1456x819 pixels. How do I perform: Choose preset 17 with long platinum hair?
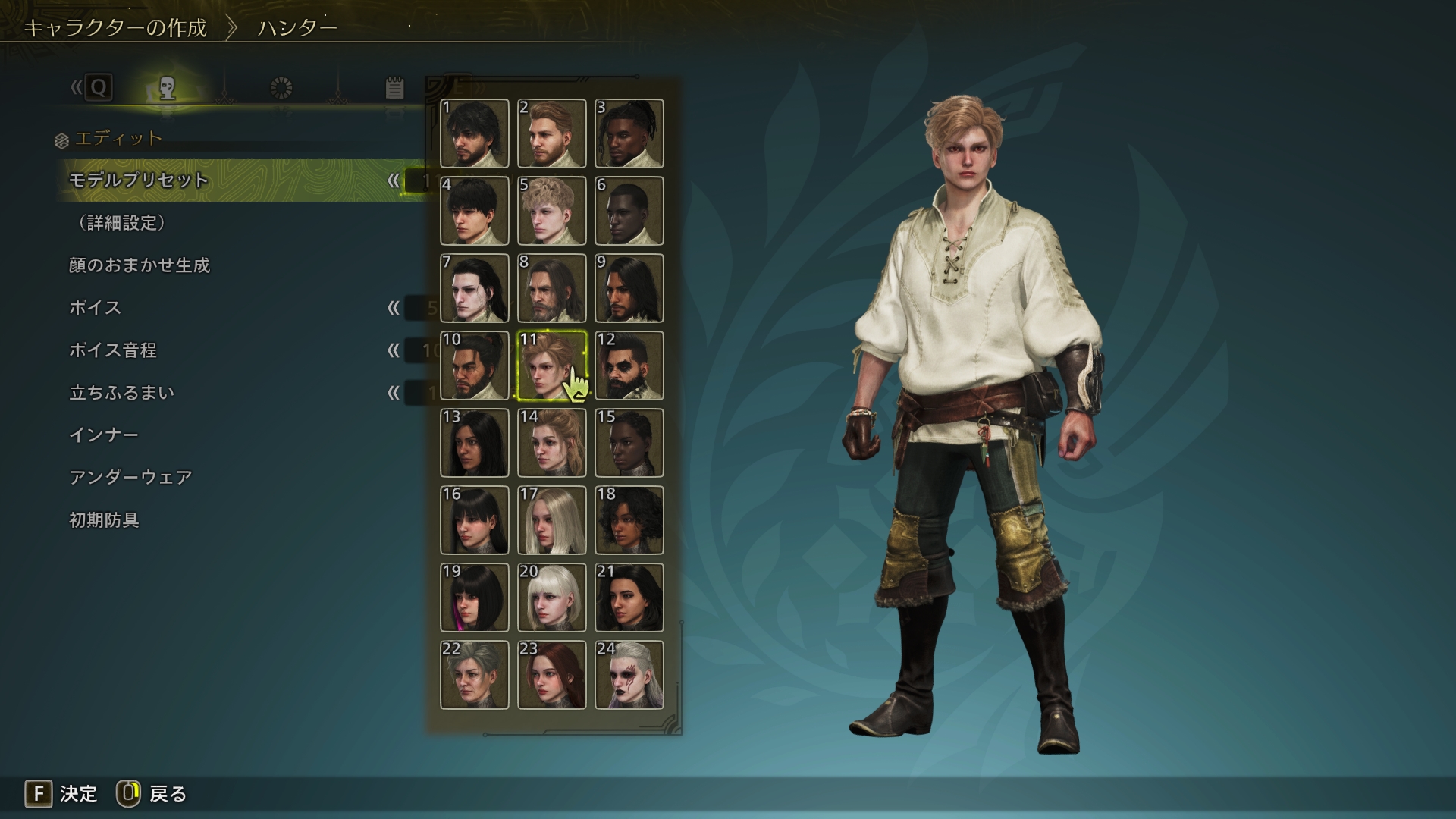click(552, 520)
